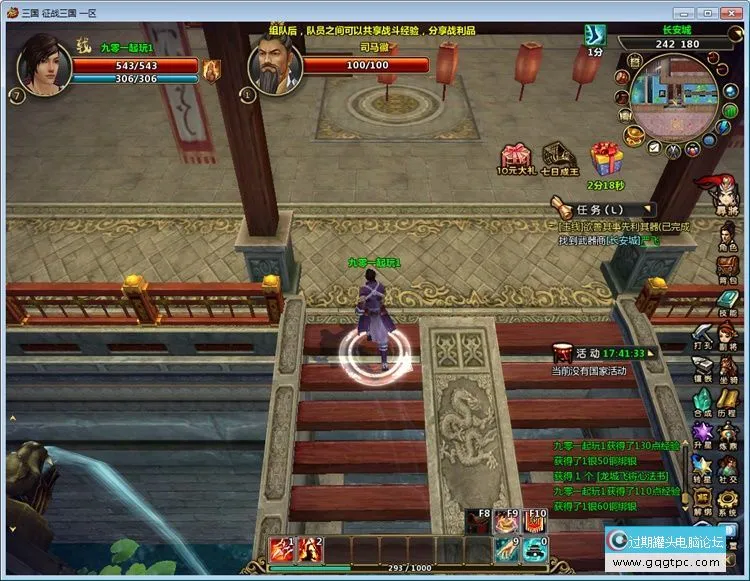Screen dimensions: 750x581
Task: Use the skill in hotbar slot 1
Action: tap(279, 548)
